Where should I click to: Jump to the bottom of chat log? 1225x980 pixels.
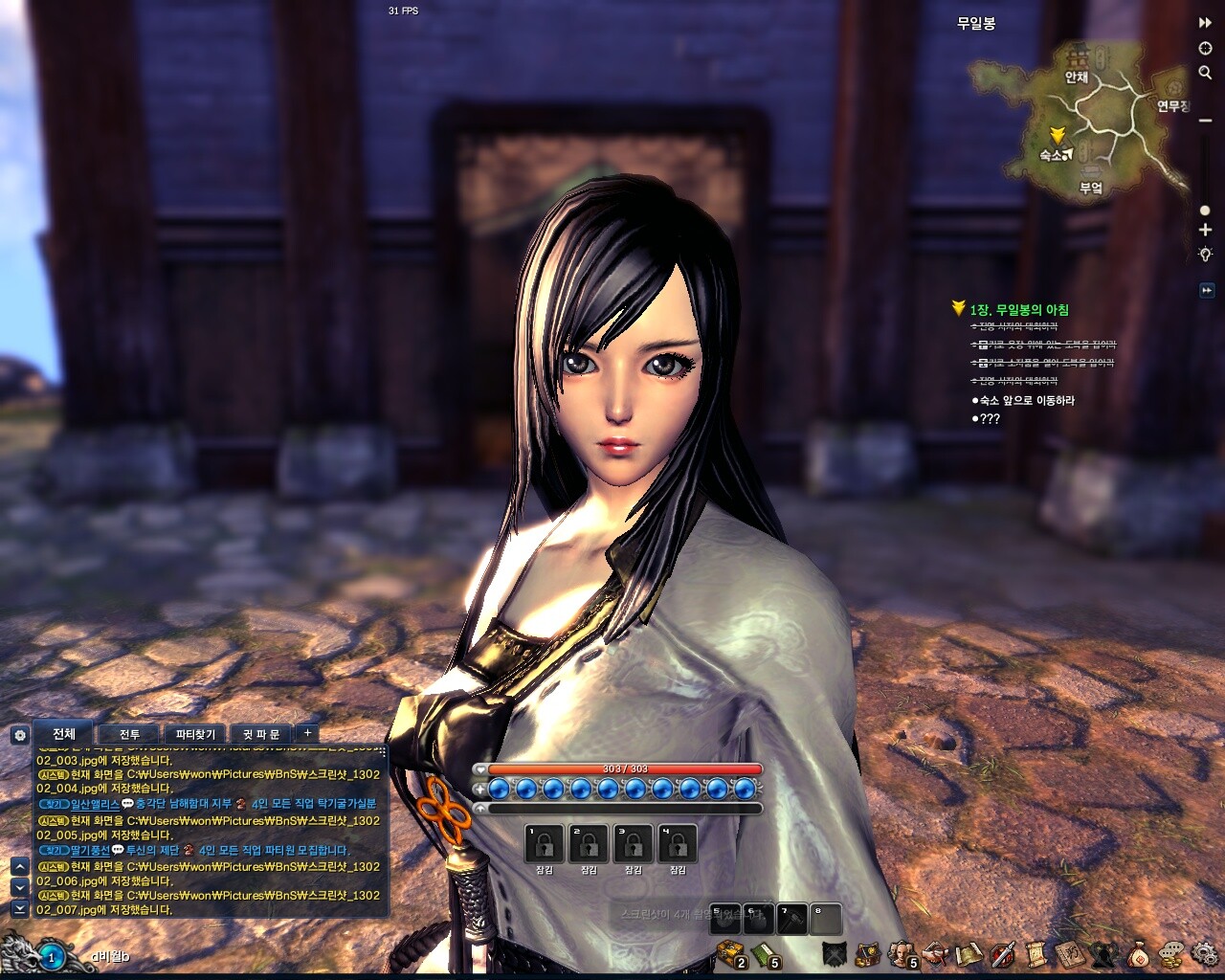click(19, 908)
